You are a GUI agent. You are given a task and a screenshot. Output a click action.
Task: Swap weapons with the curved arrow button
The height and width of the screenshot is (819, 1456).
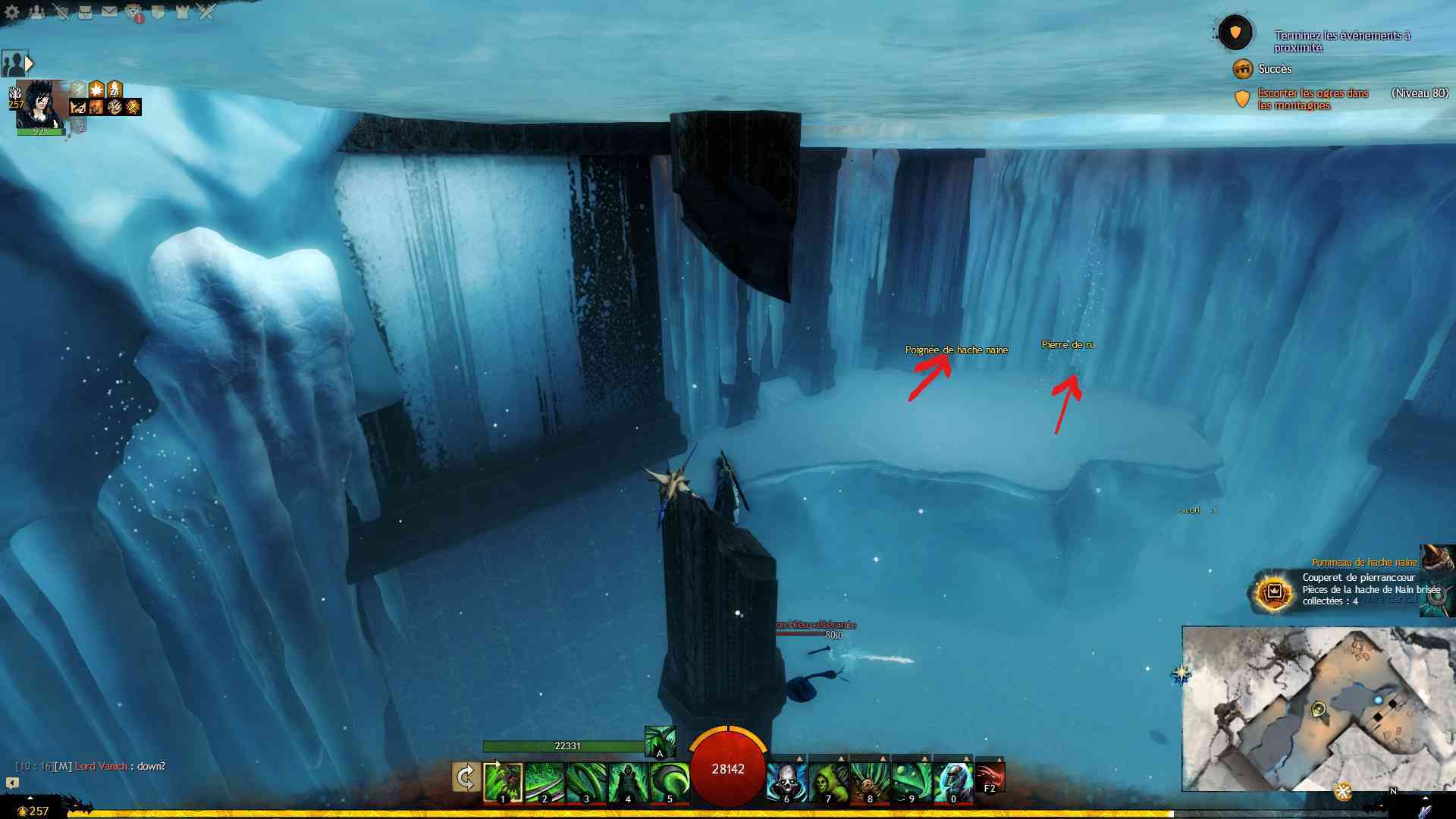click(466, 778)
